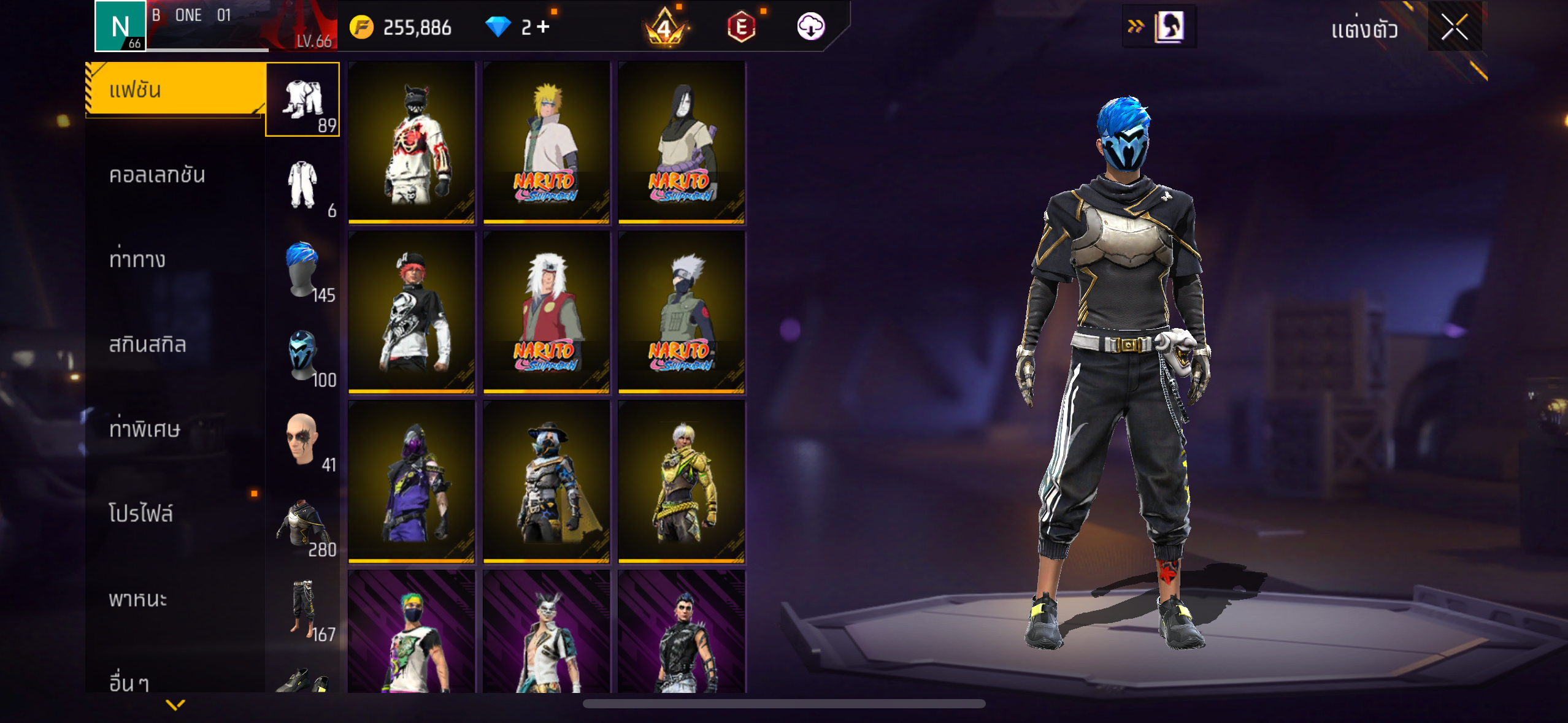The height and width of the screenshot is (723, 1568).
Task: Go to the ท่าพิเศษ section
Action: point(145,429)
